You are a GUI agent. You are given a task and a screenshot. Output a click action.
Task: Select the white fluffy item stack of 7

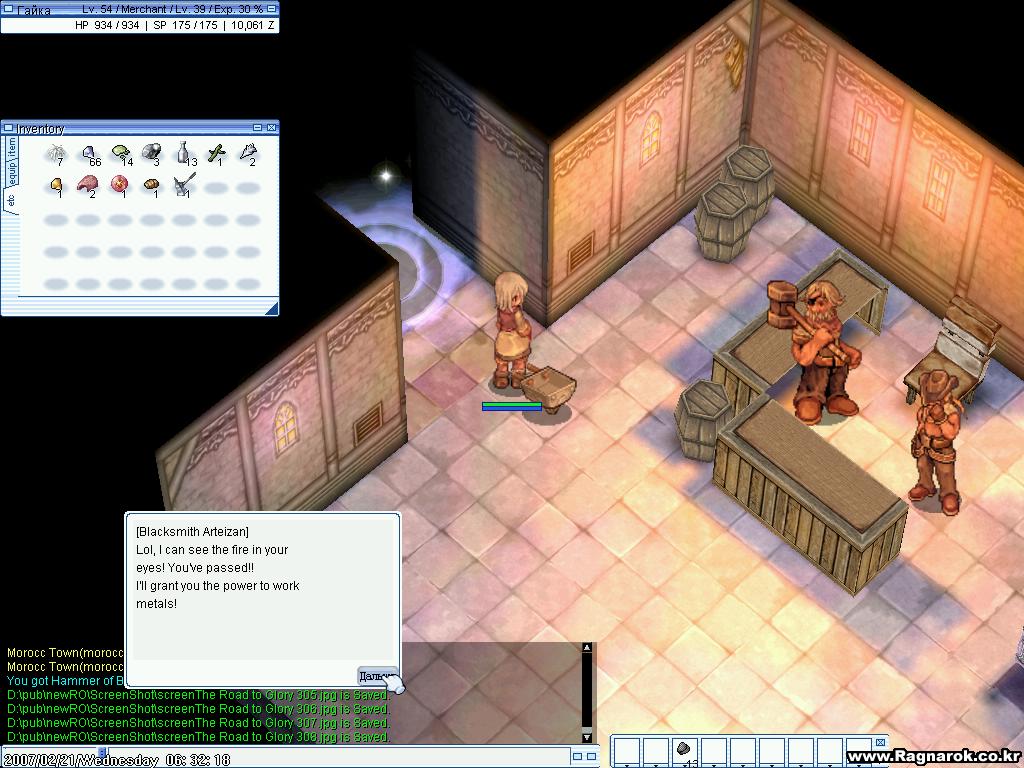[56, 153]
